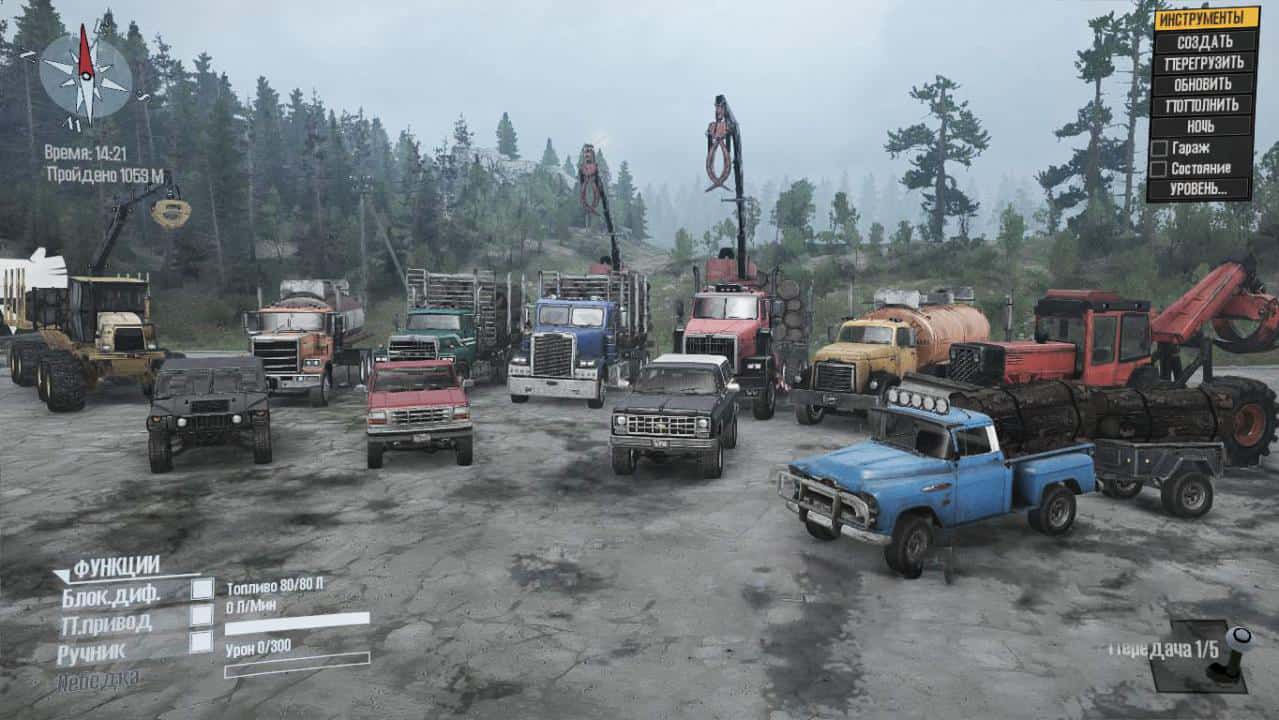Toggle the Блок.диф. differential lock checkbox
This screenshot has width=1279, height=720.
coord(202,589)
